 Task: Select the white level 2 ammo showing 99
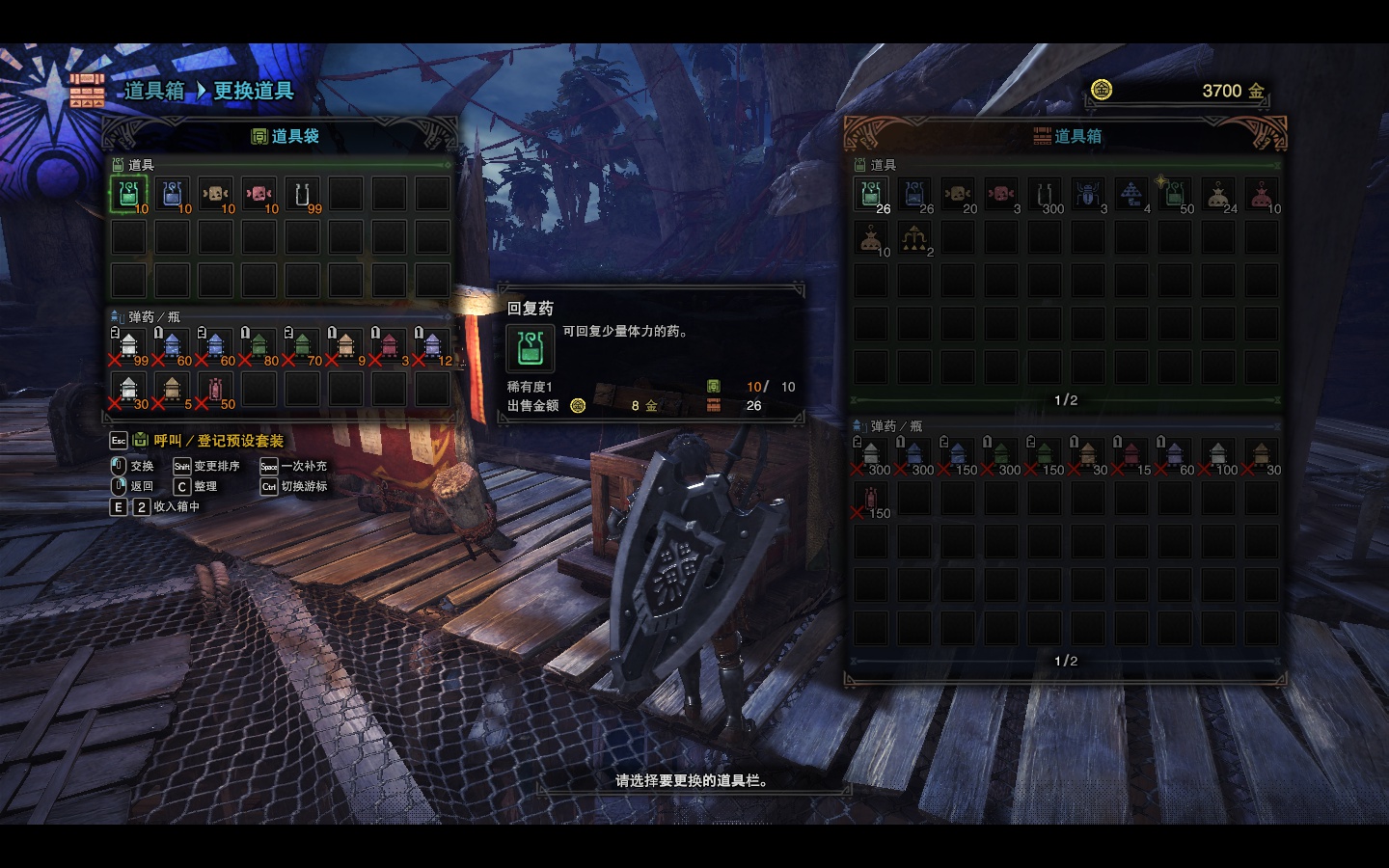(128, 346)
